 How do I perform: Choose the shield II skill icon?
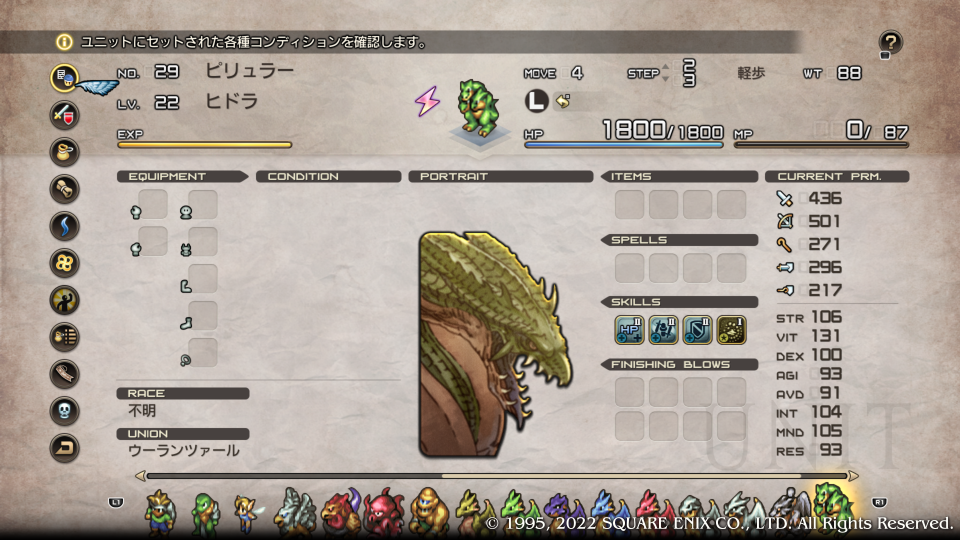click(x=697, y=327)
